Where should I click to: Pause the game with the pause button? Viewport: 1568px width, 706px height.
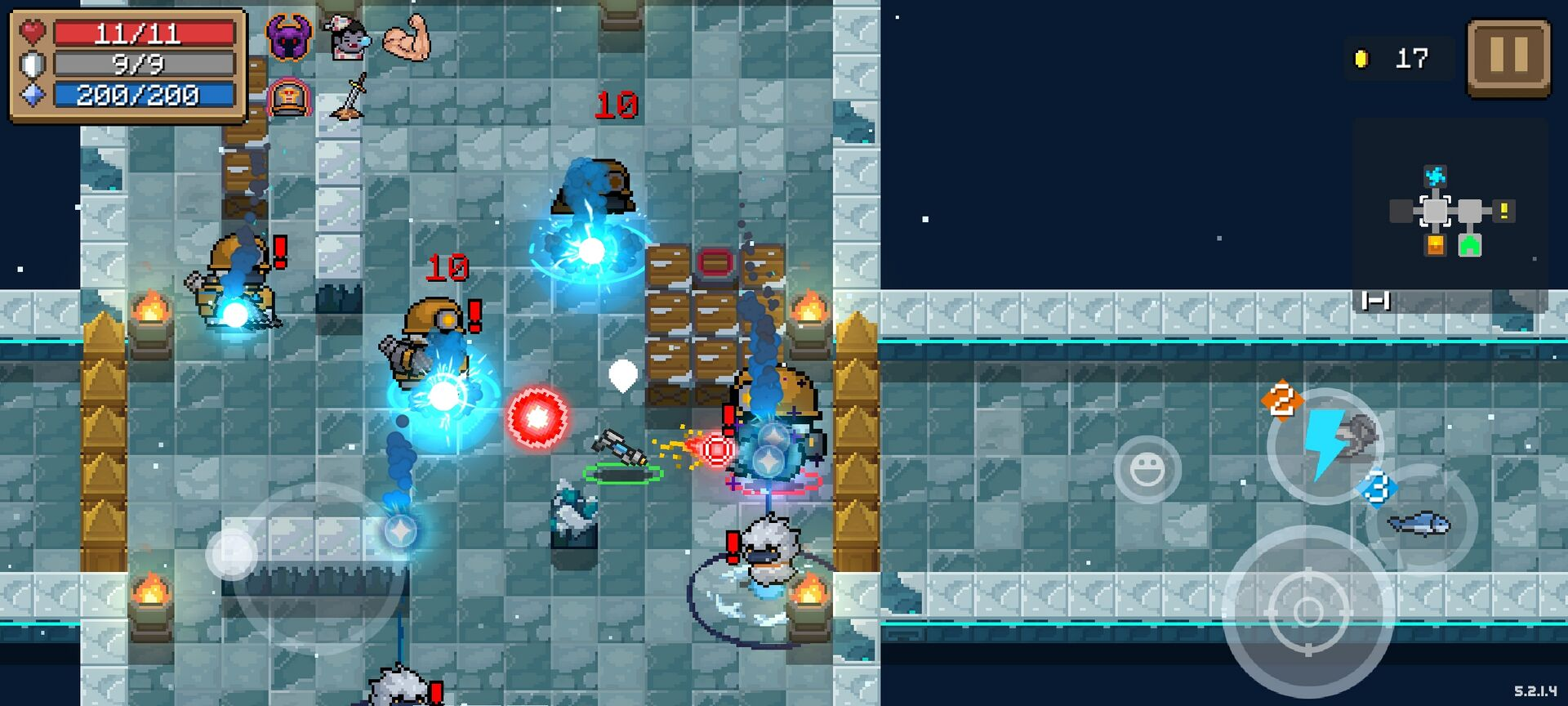point(1508,58)
